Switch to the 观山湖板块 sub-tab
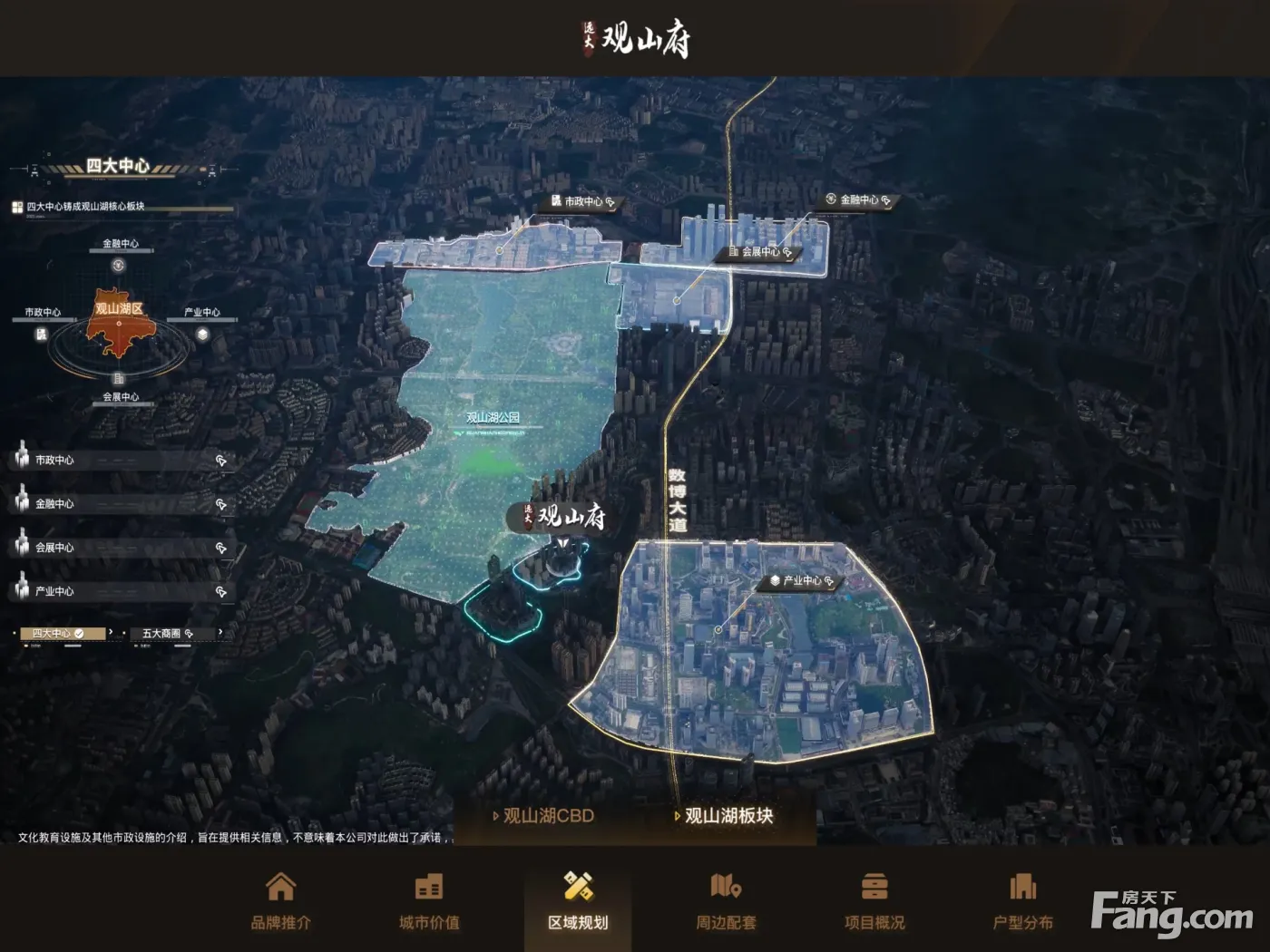 click(x=724, y=816)
